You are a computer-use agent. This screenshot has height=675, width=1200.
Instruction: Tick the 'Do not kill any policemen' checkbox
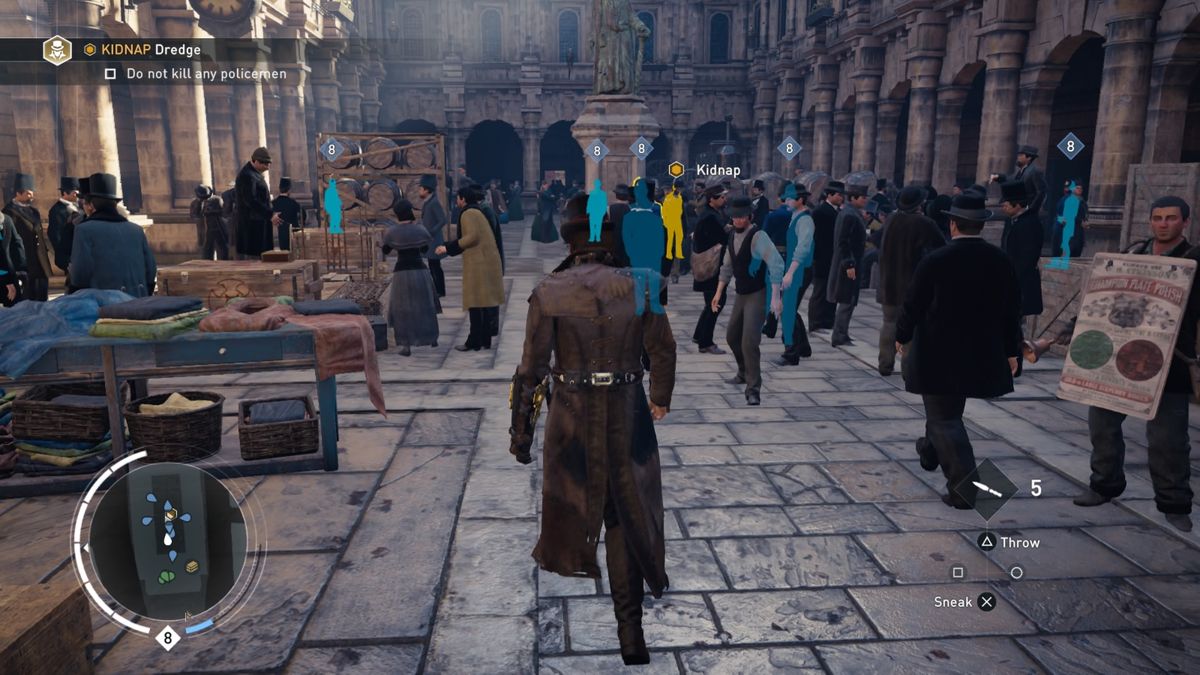pyautogui.click(x=110, y=74)
